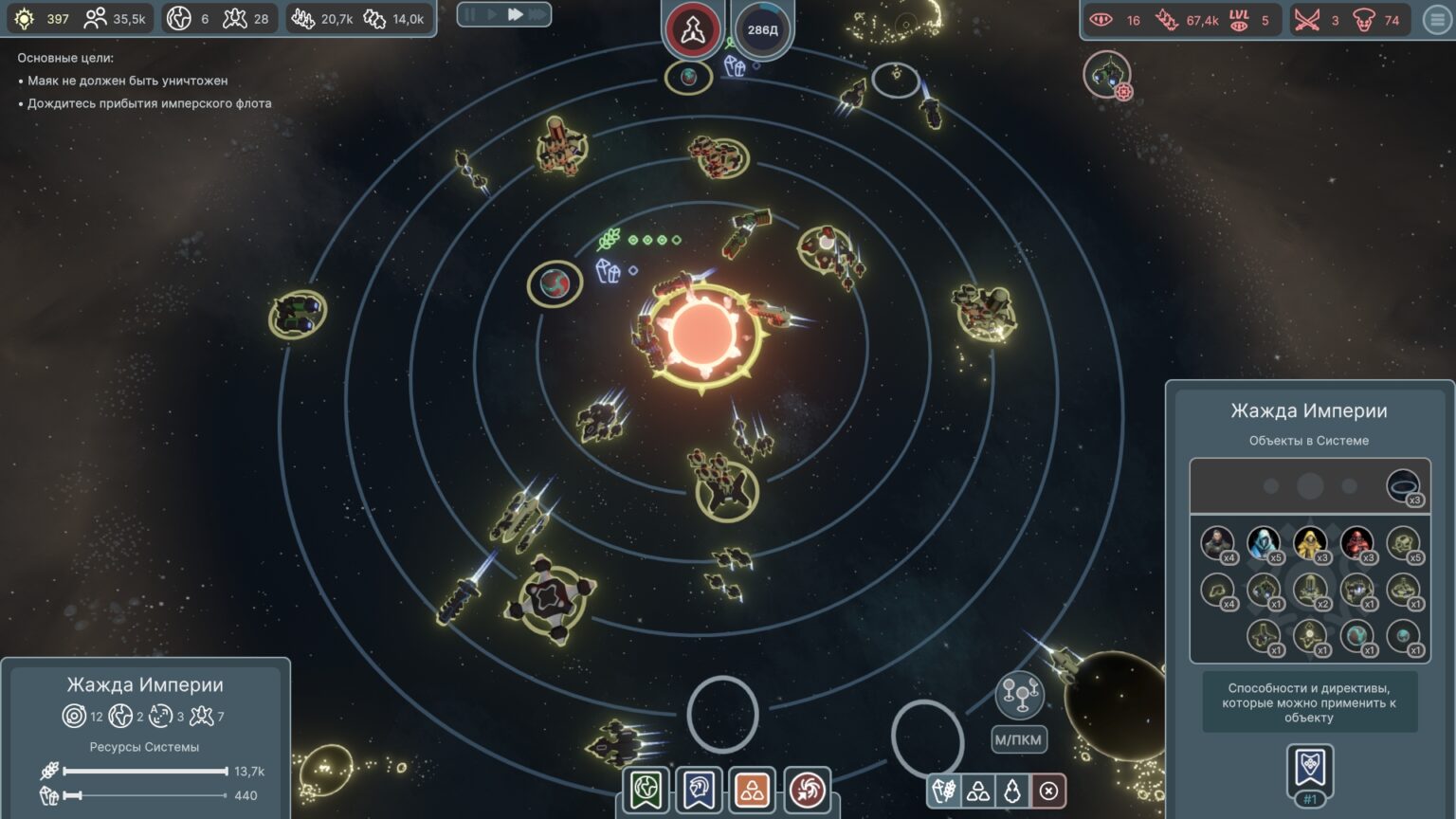This screenshot has width=1456, height=819.
Task: Activate directive banner #1
Action: (x=1309, y=773)
